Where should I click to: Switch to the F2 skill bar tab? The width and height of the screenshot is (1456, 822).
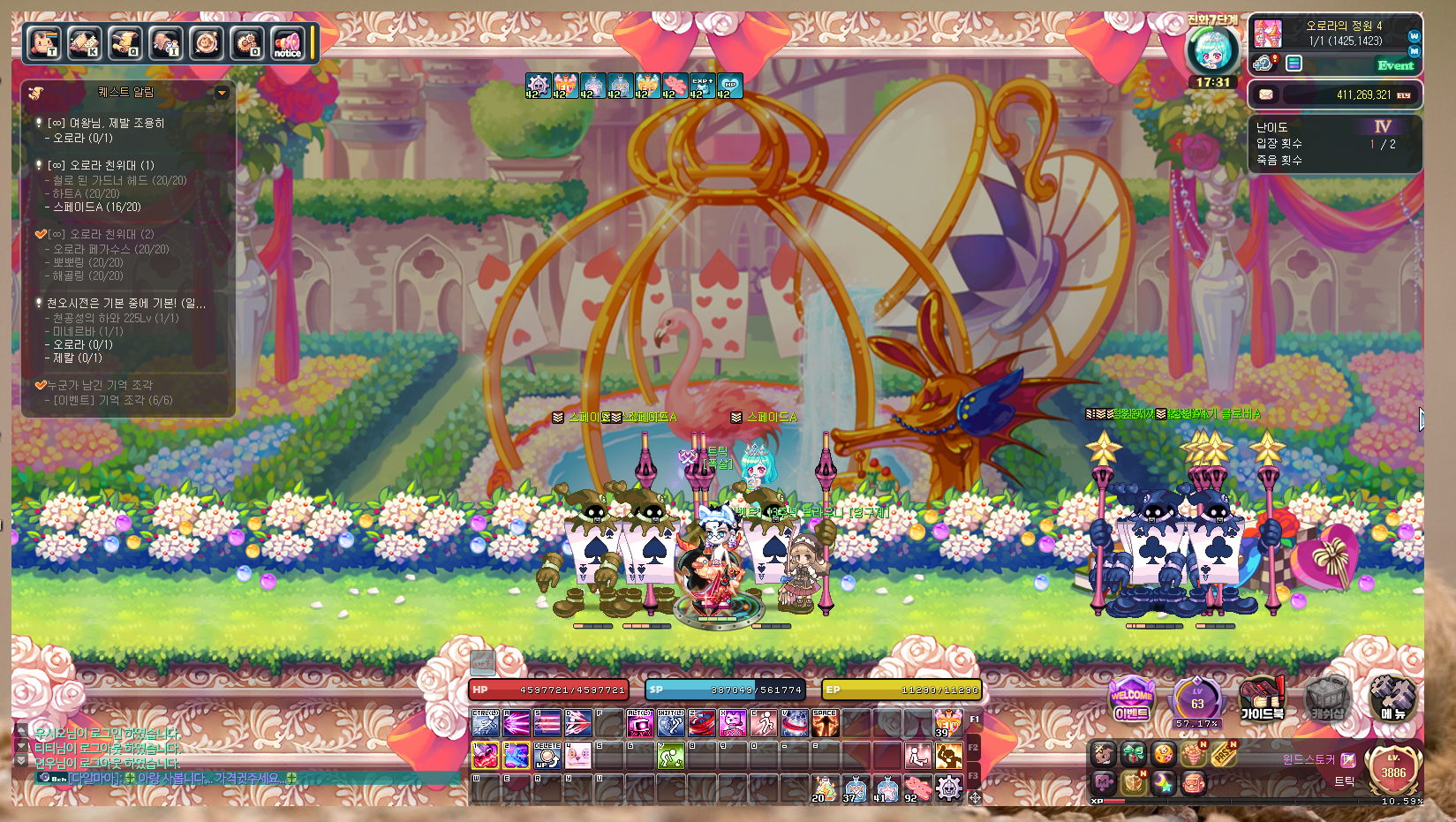tap(973, 747)
